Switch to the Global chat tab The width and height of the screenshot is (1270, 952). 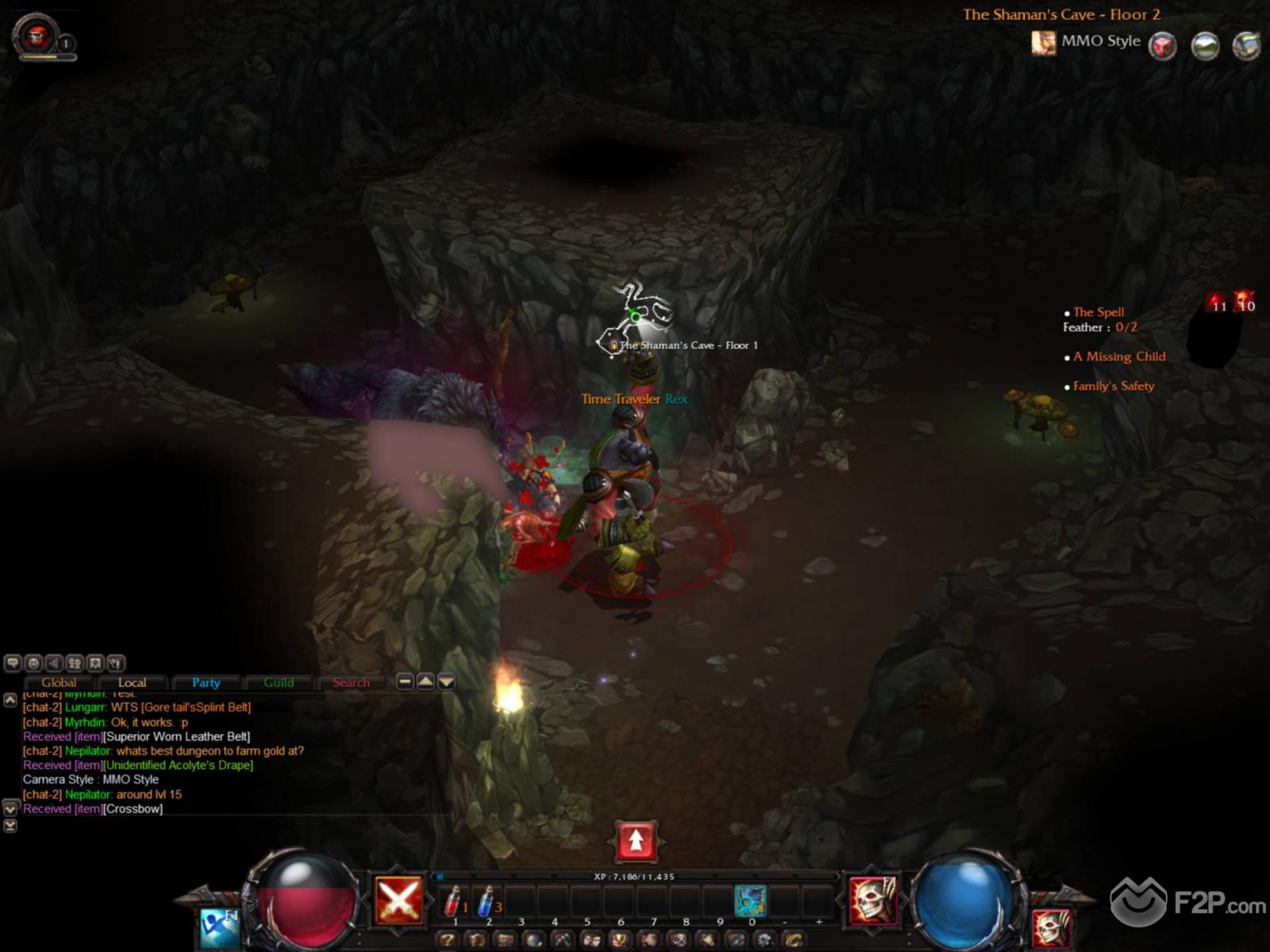pyautogui.click(x=59, y=683)
